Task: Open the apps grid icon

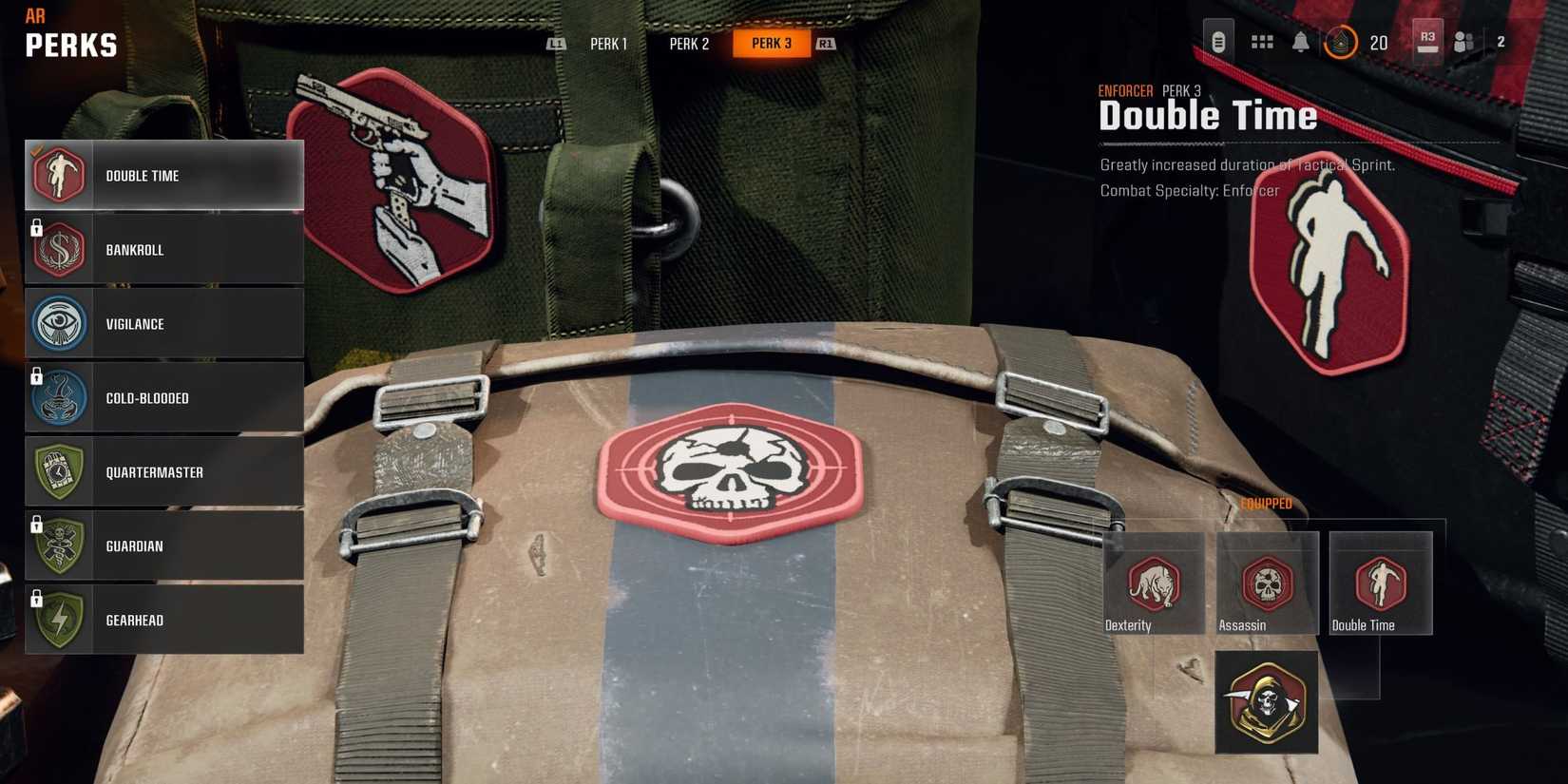Action: click(1261, 42)
